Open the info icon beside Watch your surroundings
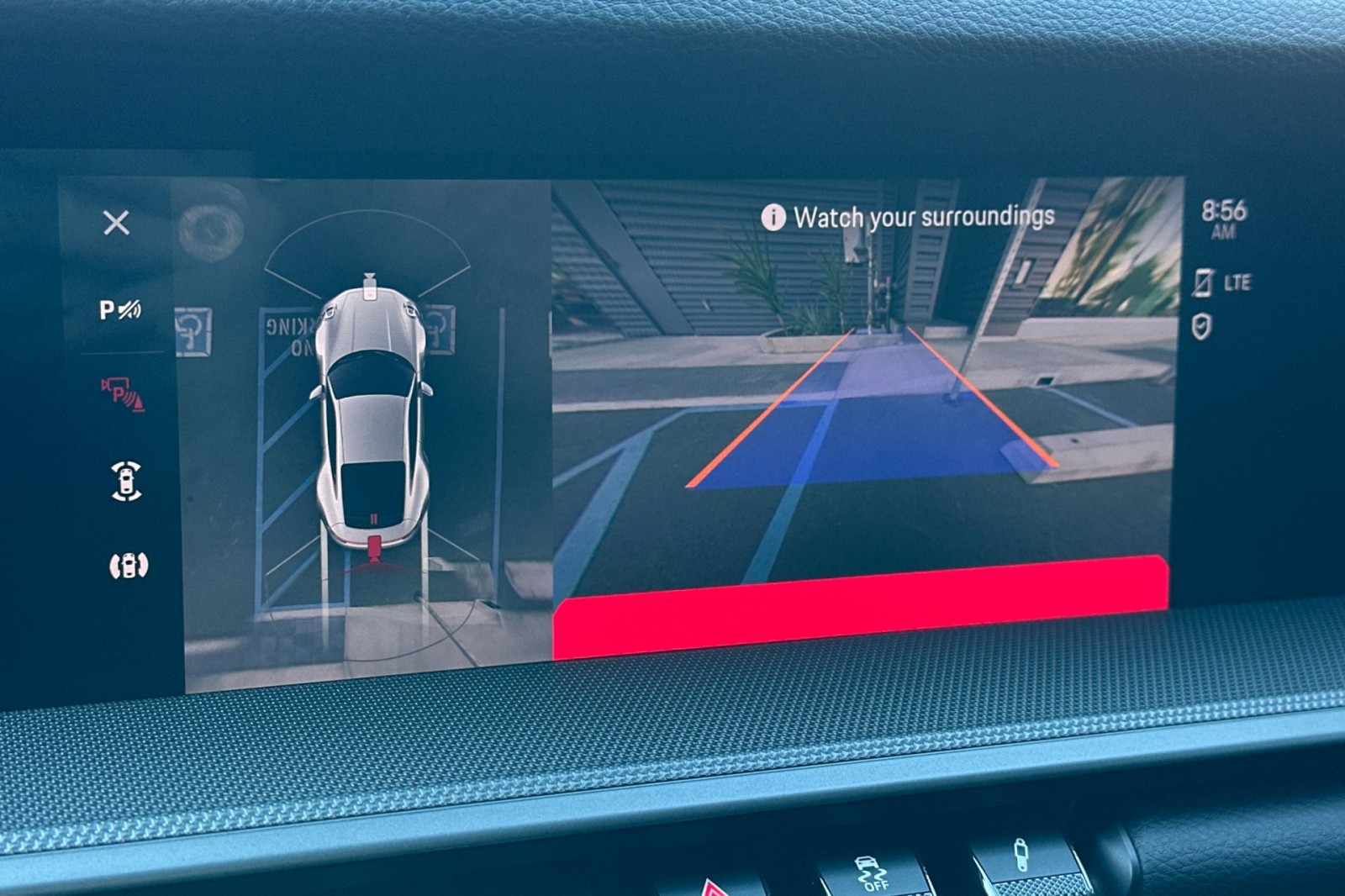 [x=773, y=217]
